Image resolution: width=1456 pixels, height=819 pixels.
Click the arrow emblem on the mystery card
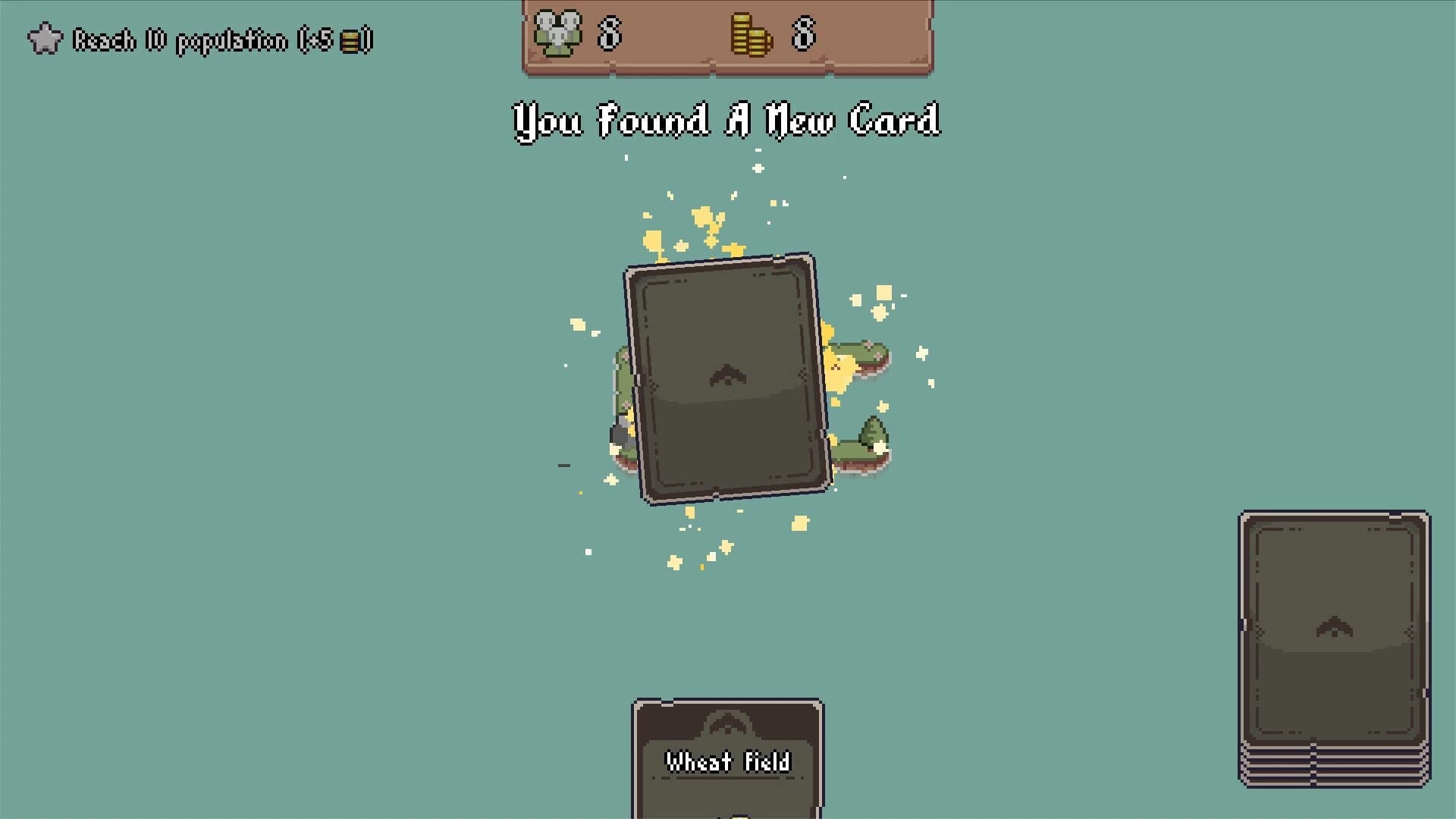tap(726, 375)
